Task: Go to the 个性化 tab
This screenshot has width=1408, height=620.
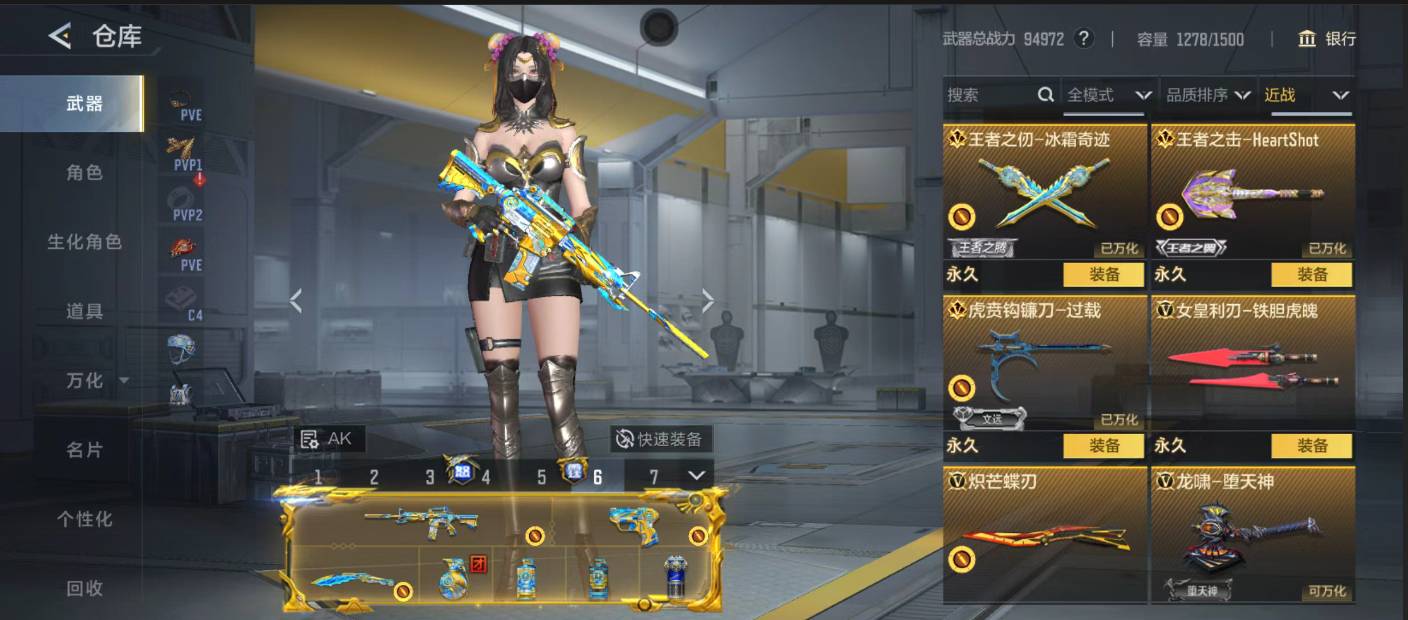Action: [84, 519]
